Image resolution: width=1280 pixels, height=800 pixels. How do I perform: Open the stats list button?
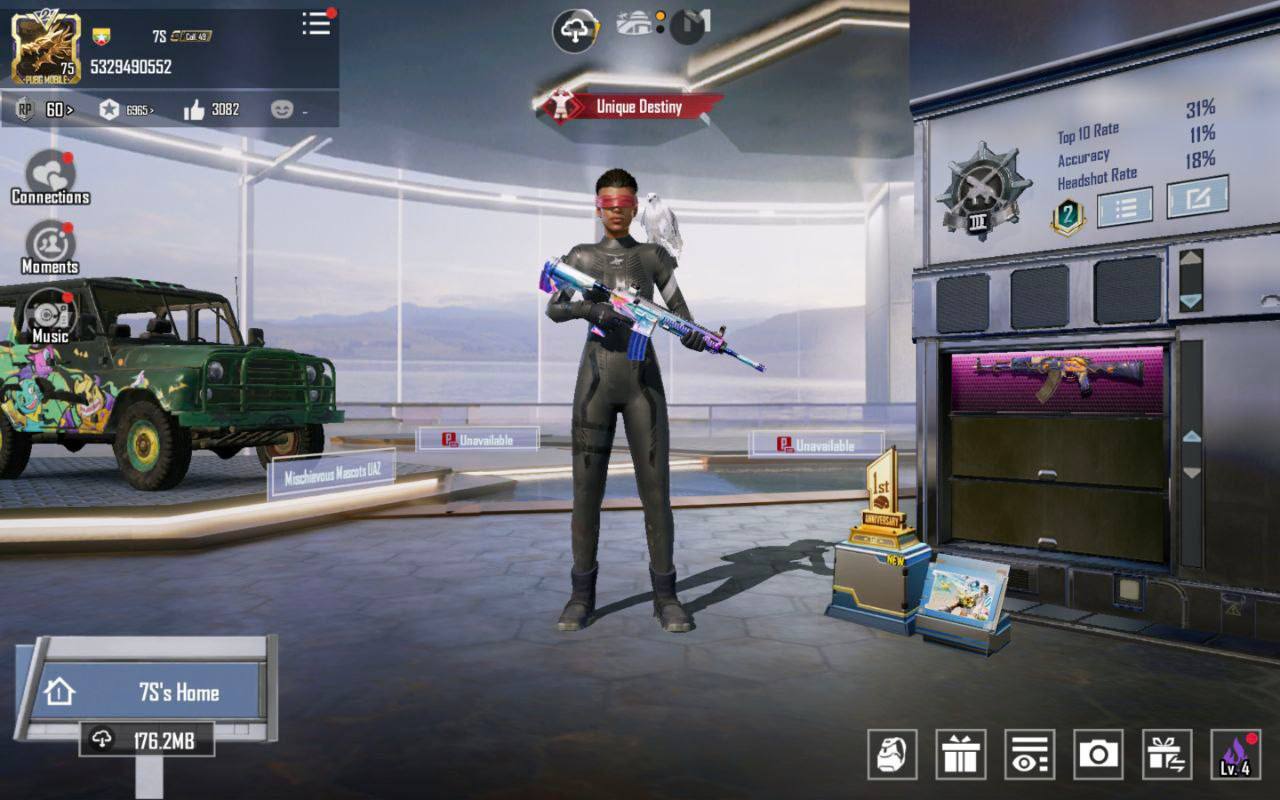1124,207
